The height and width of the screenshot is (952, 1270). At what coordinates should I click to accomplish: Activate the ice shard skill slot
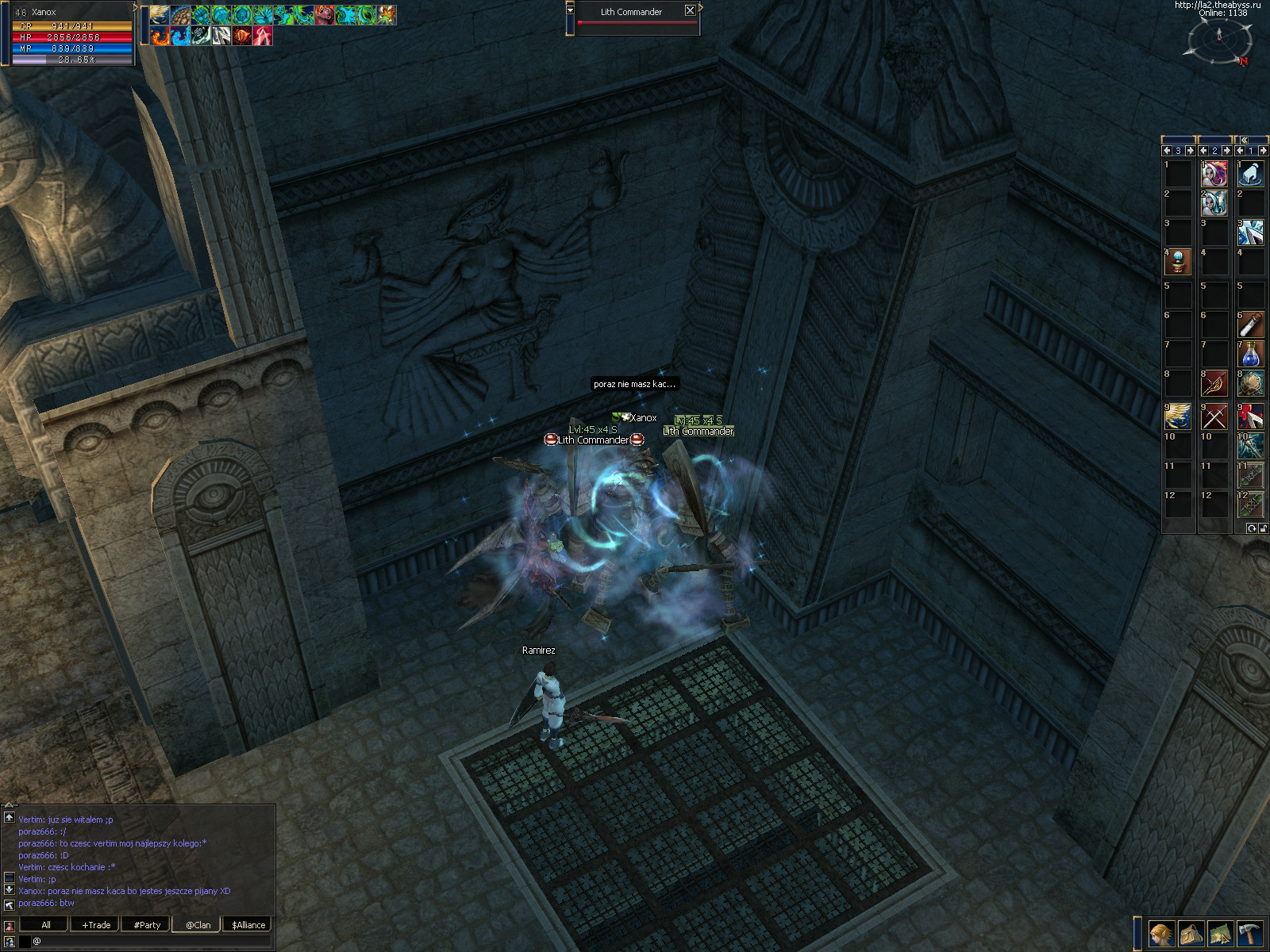point(1250,232)
